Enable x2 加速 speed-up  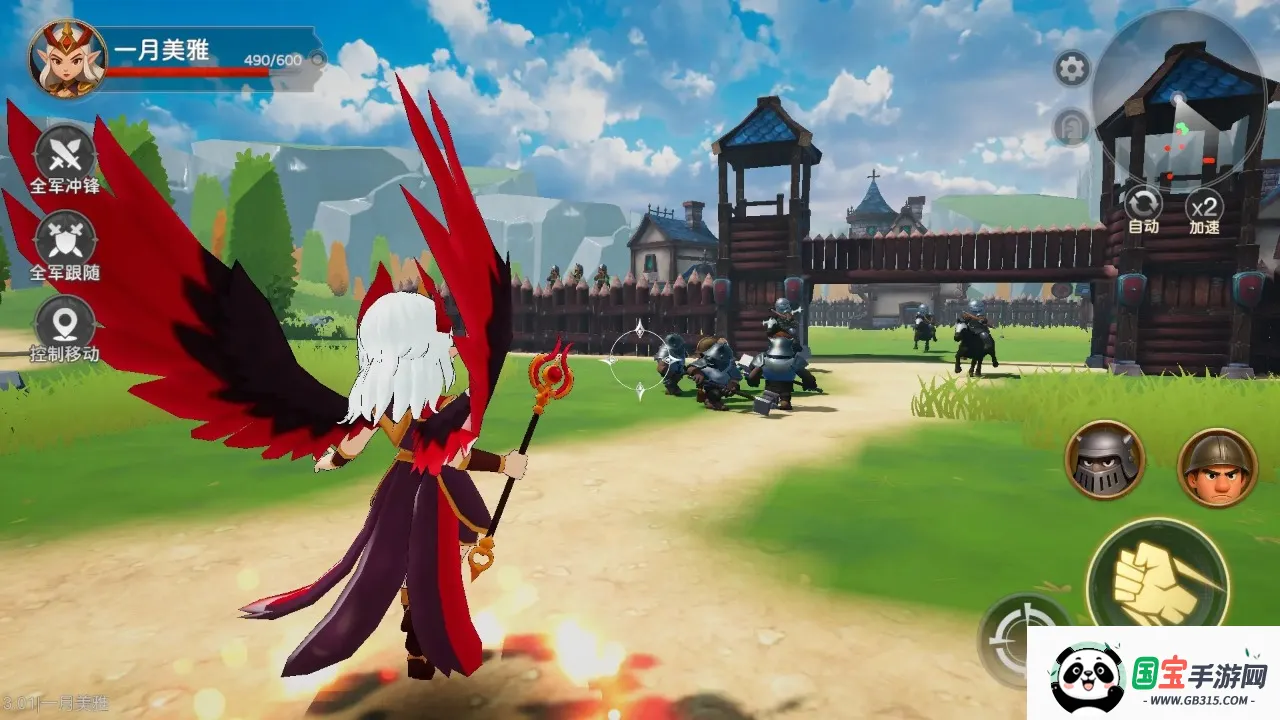[x=1205, y=207]
